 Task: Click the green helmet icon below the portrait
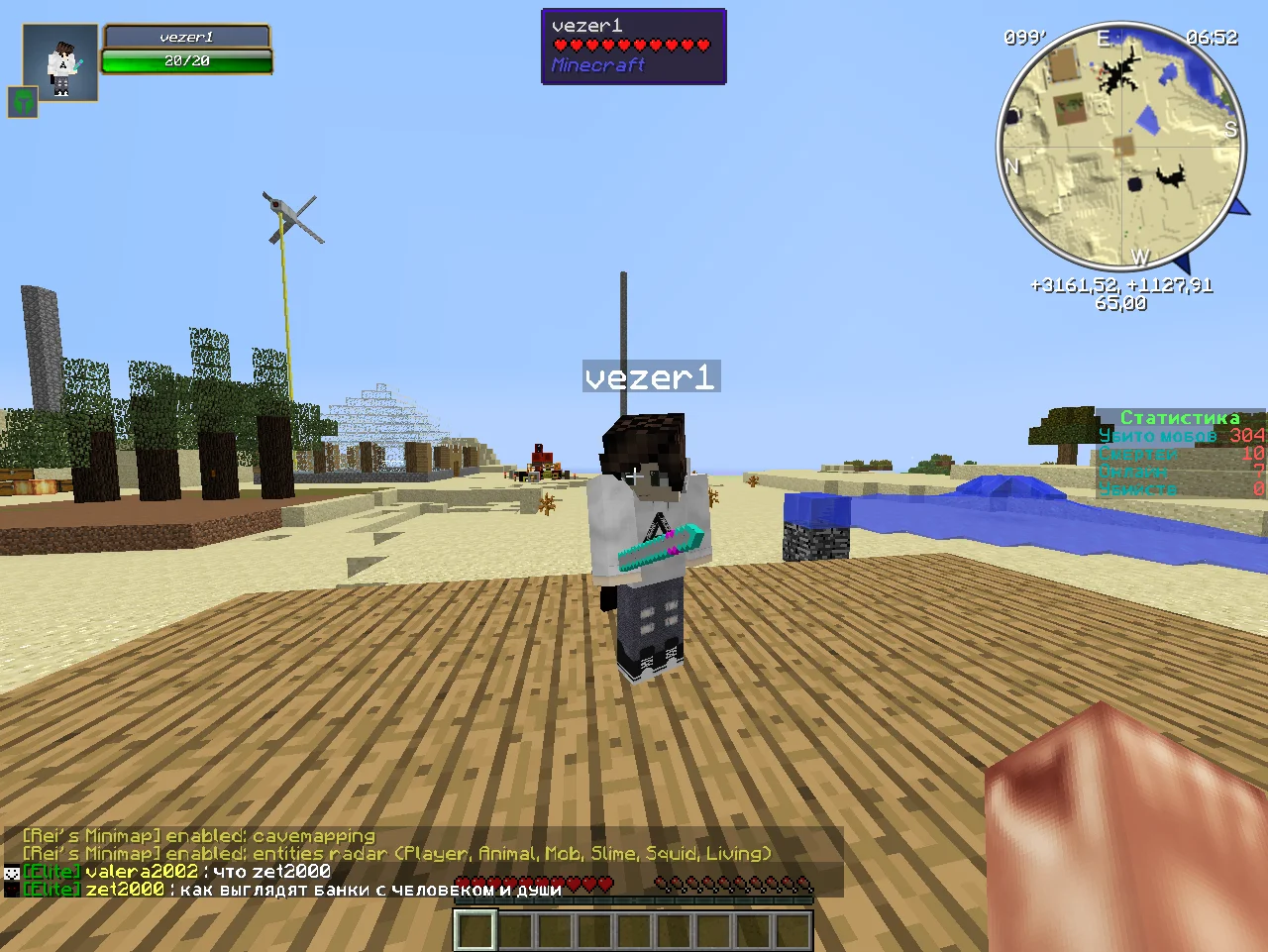click(x=23, y=101)
